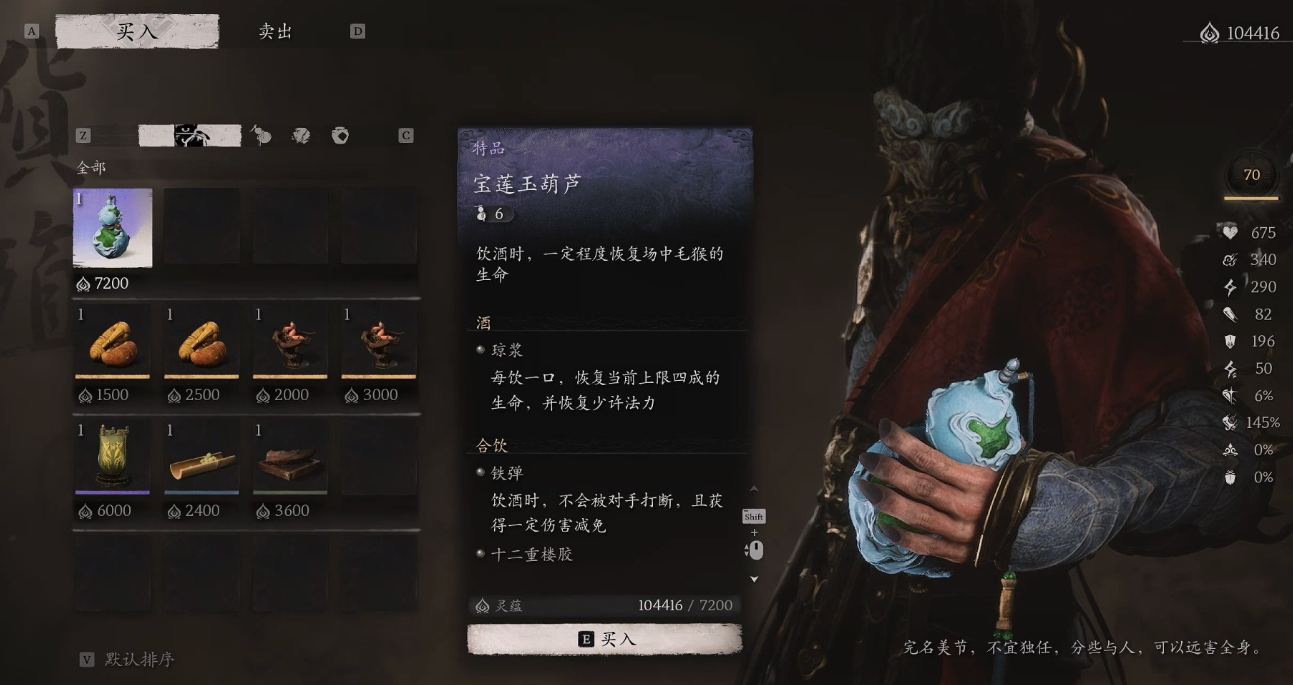The width and height of the screenshot is (1293, 685).
Task: Select the bamboo trough item priced 2400
Action: point(201,456)
